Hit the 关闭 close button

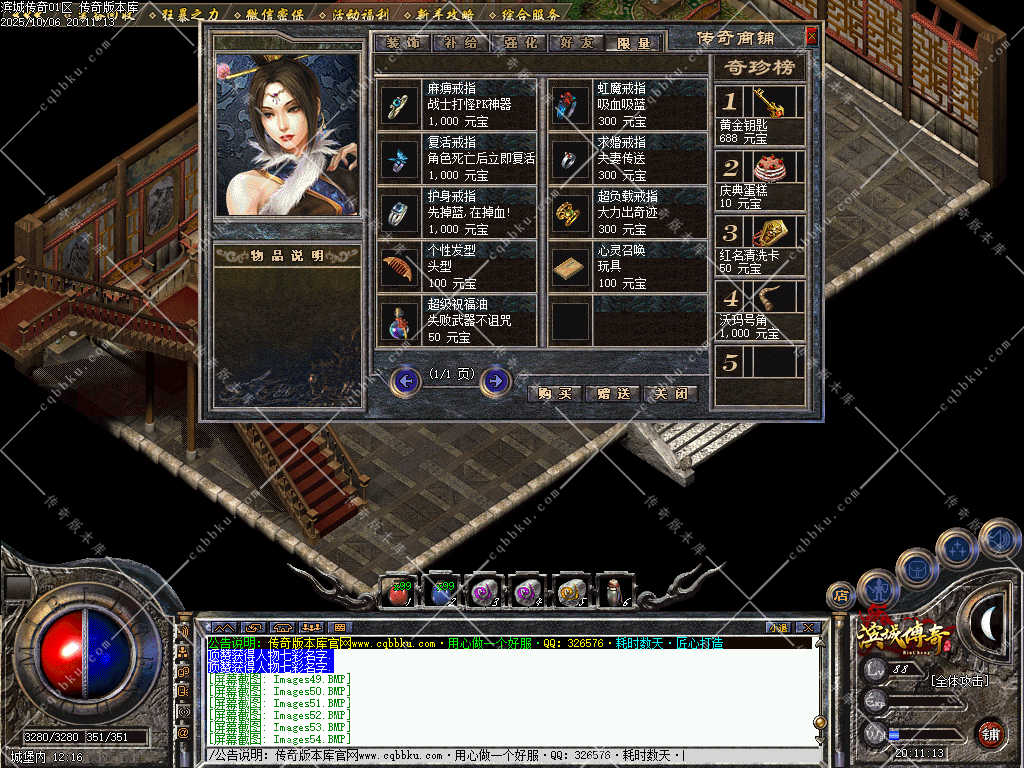(x=670, y=393)
